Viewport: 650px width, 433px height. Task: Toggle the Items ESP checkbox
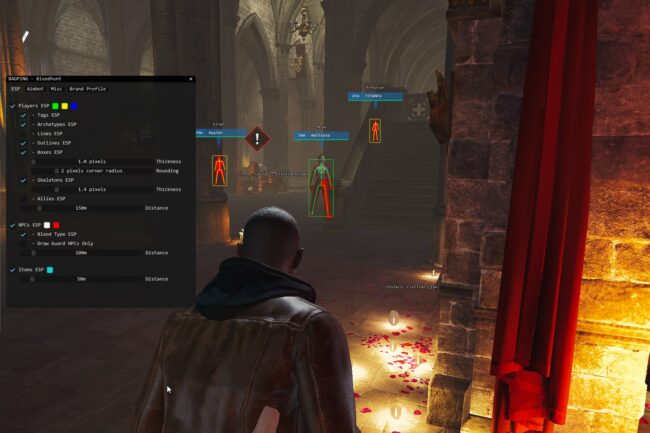(x=12, y=270)
